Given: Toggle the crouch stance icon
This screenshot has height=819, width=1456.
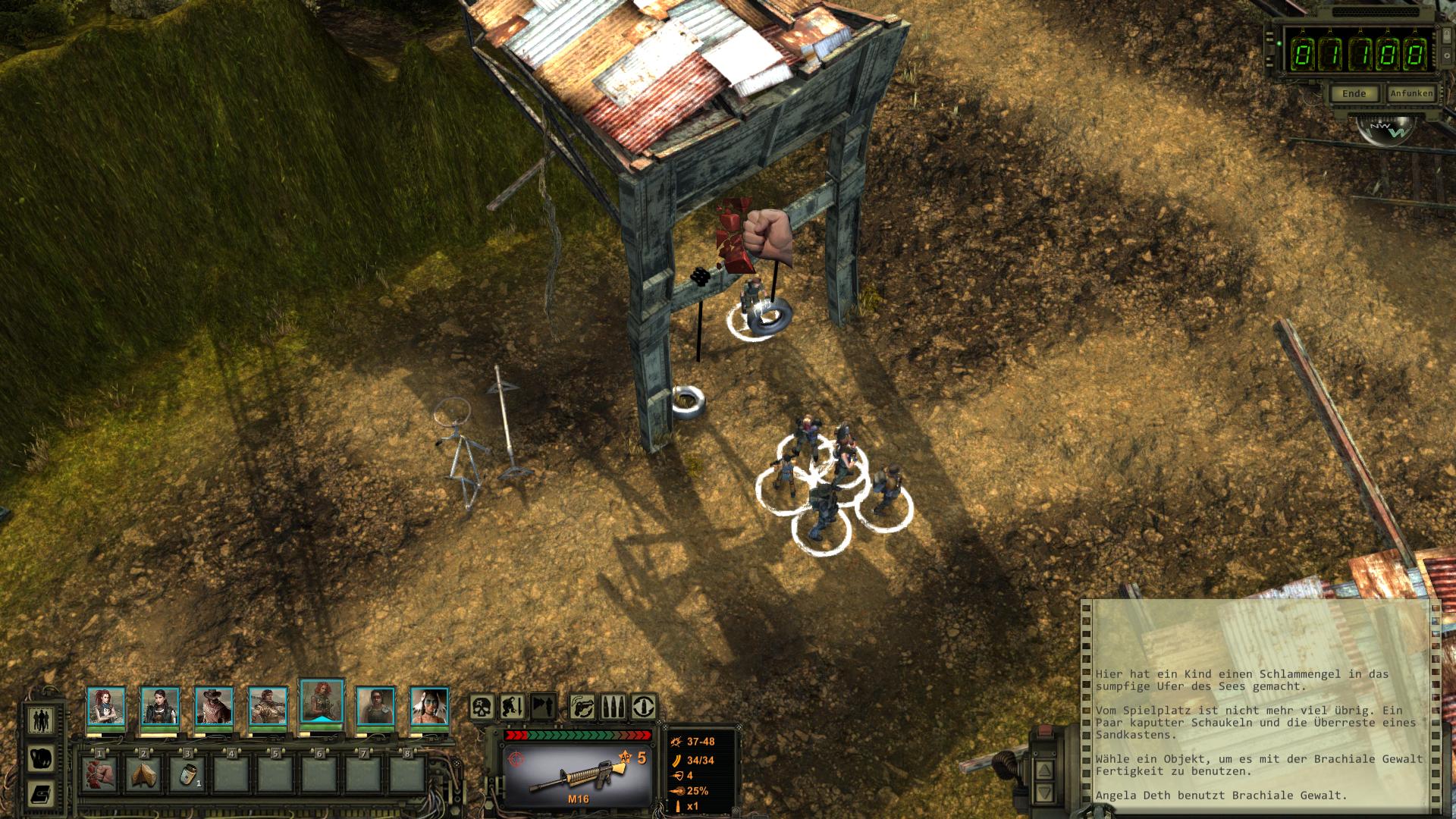Looking at the screenshot, I should pos(513,707).
